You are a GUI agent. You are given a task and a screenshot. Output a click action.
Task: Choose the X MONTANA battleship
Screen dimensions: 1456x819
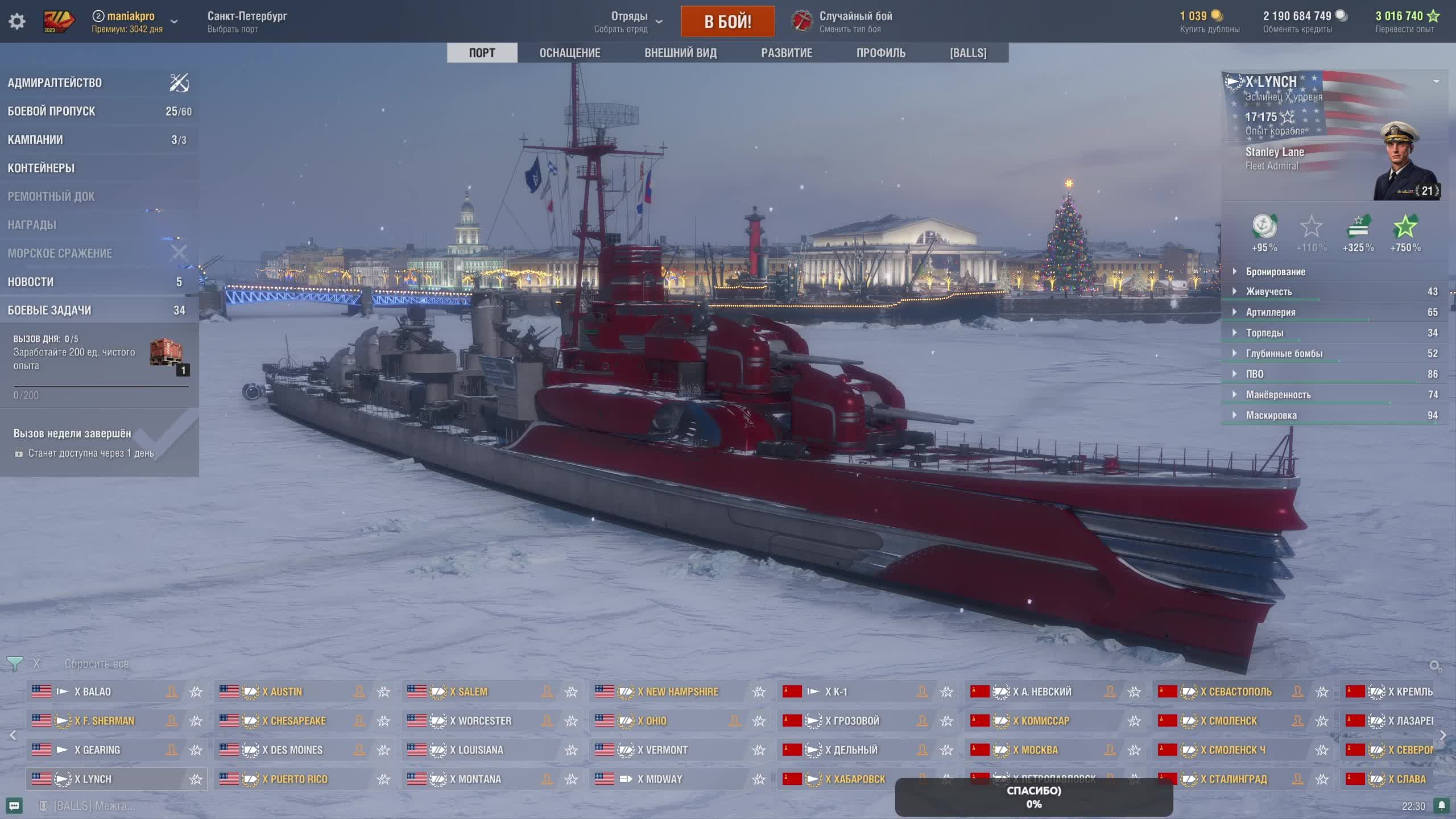(x=475, y=779)
